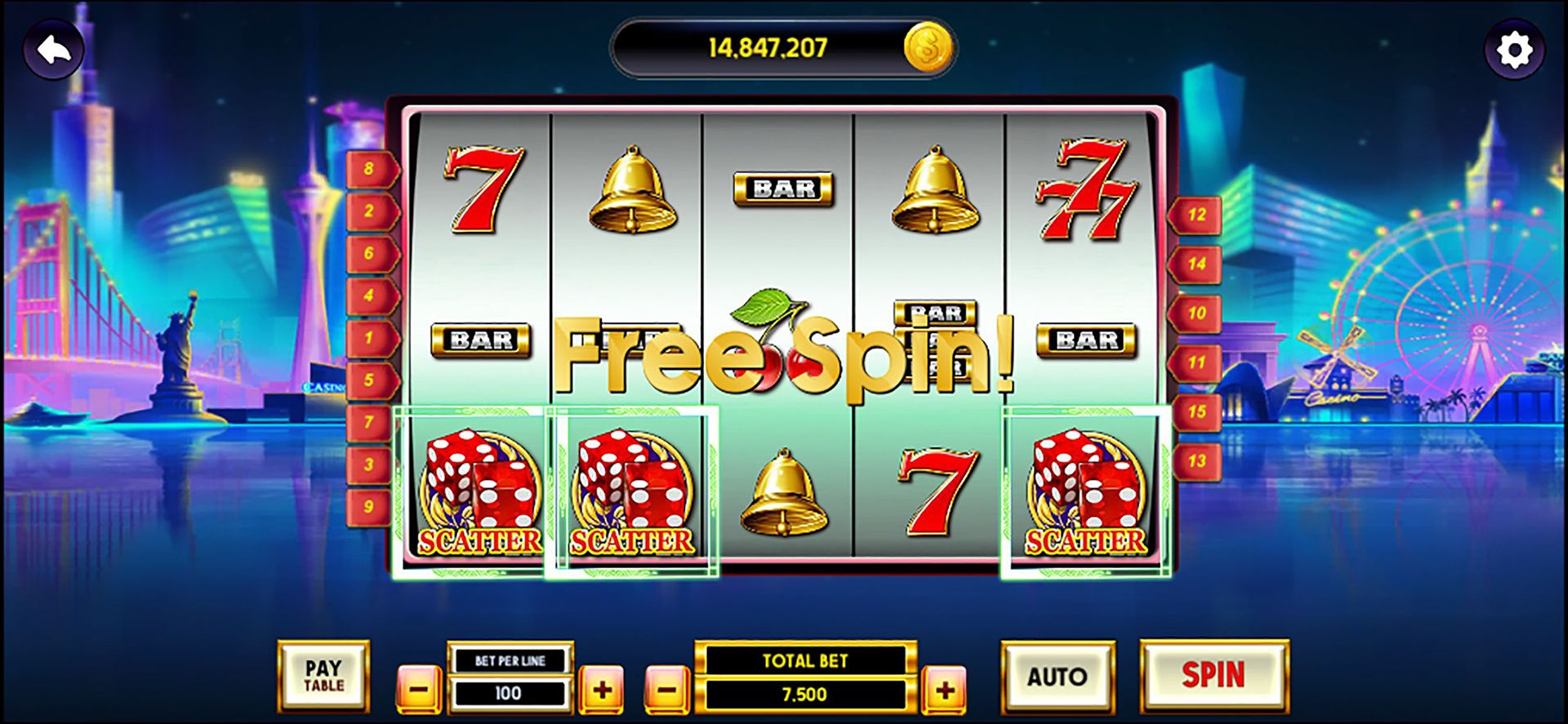Go back with the arrow button

pyautogui.click(x=54, y=51)
